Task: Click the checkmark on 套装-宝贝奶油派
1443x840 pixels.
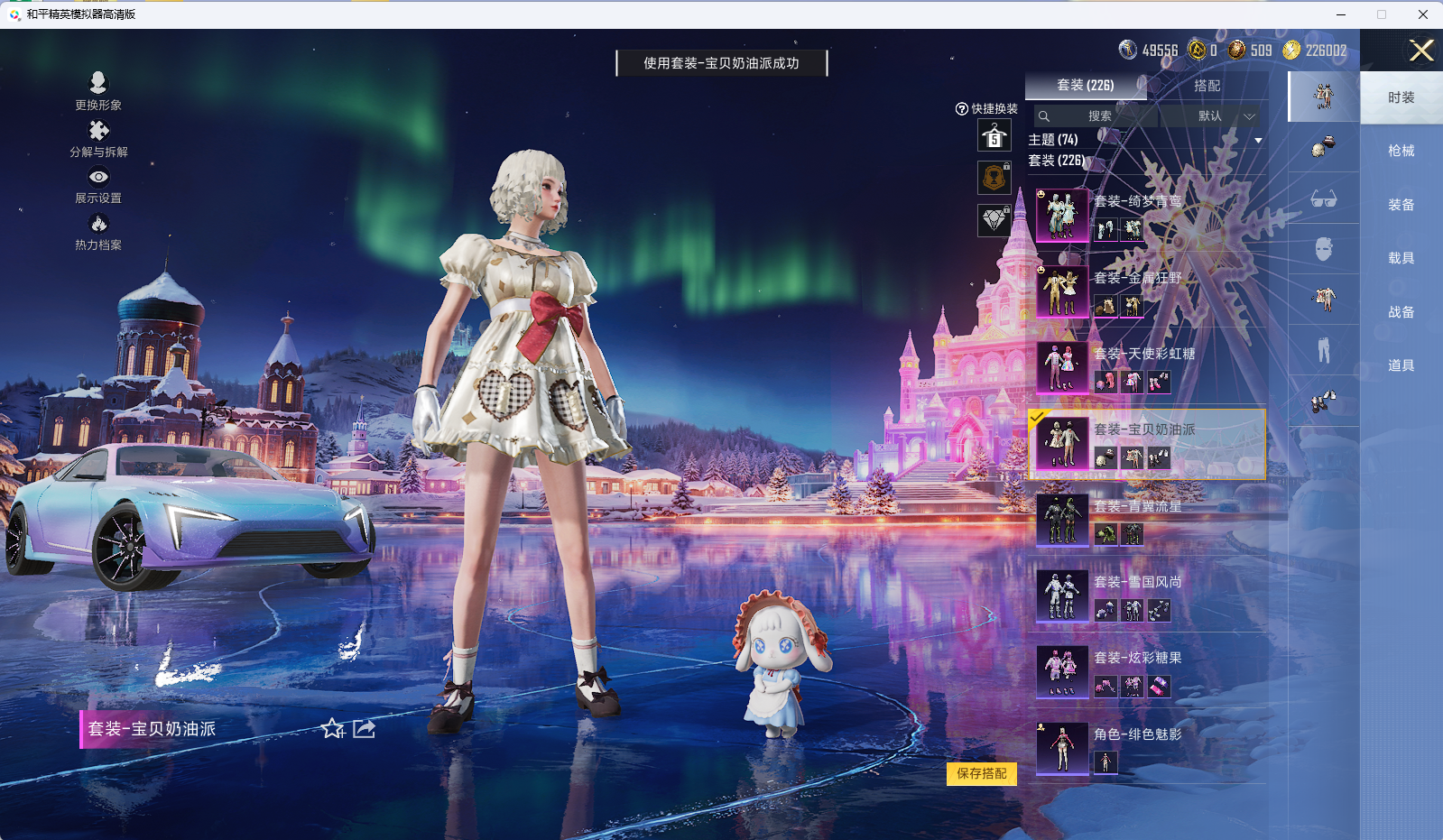Action: point(1041,419)
